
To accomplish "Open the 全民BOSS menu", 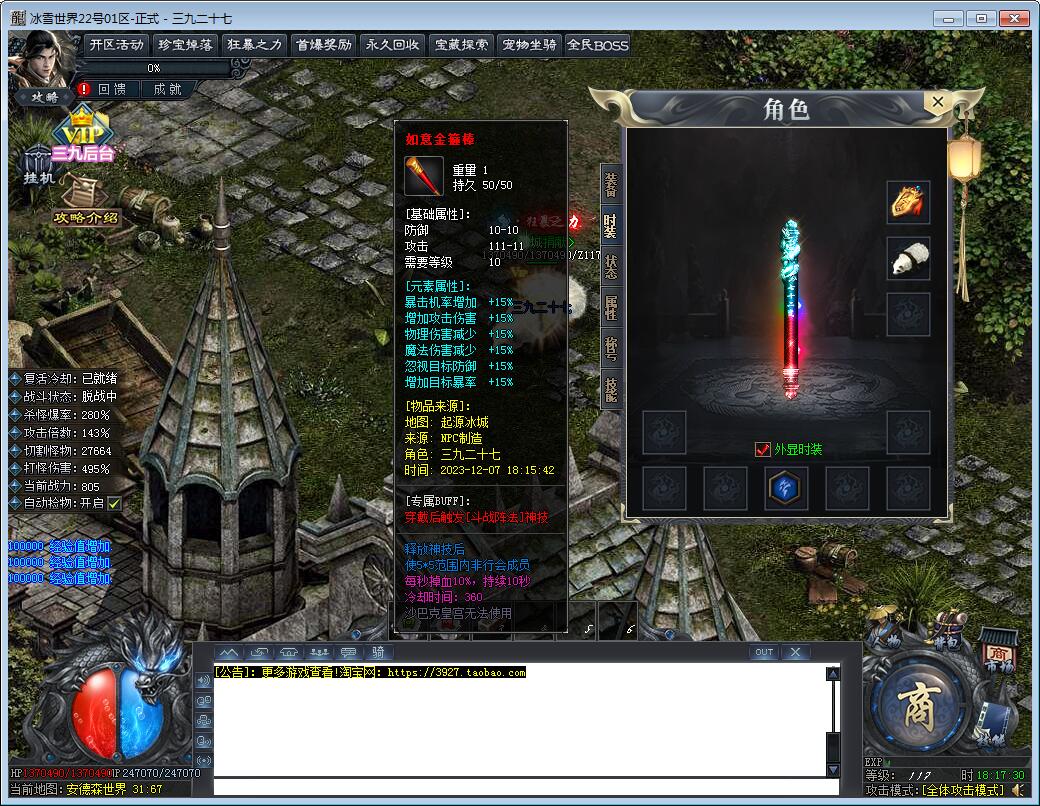I will pos(597,44).
